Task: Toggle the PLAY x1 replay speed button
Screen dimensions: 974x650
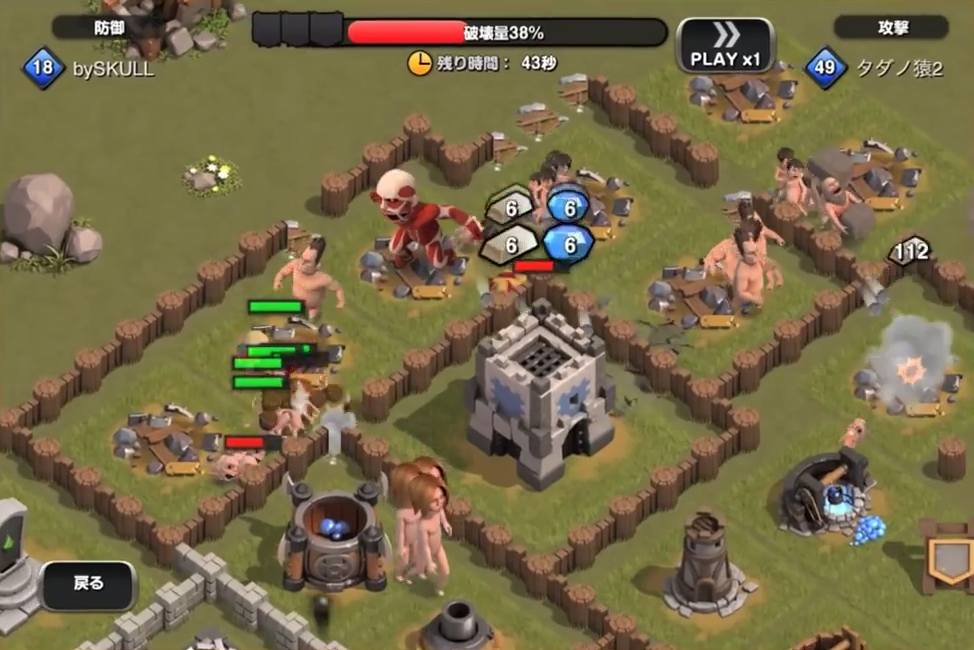Action: tap(725, 46)
